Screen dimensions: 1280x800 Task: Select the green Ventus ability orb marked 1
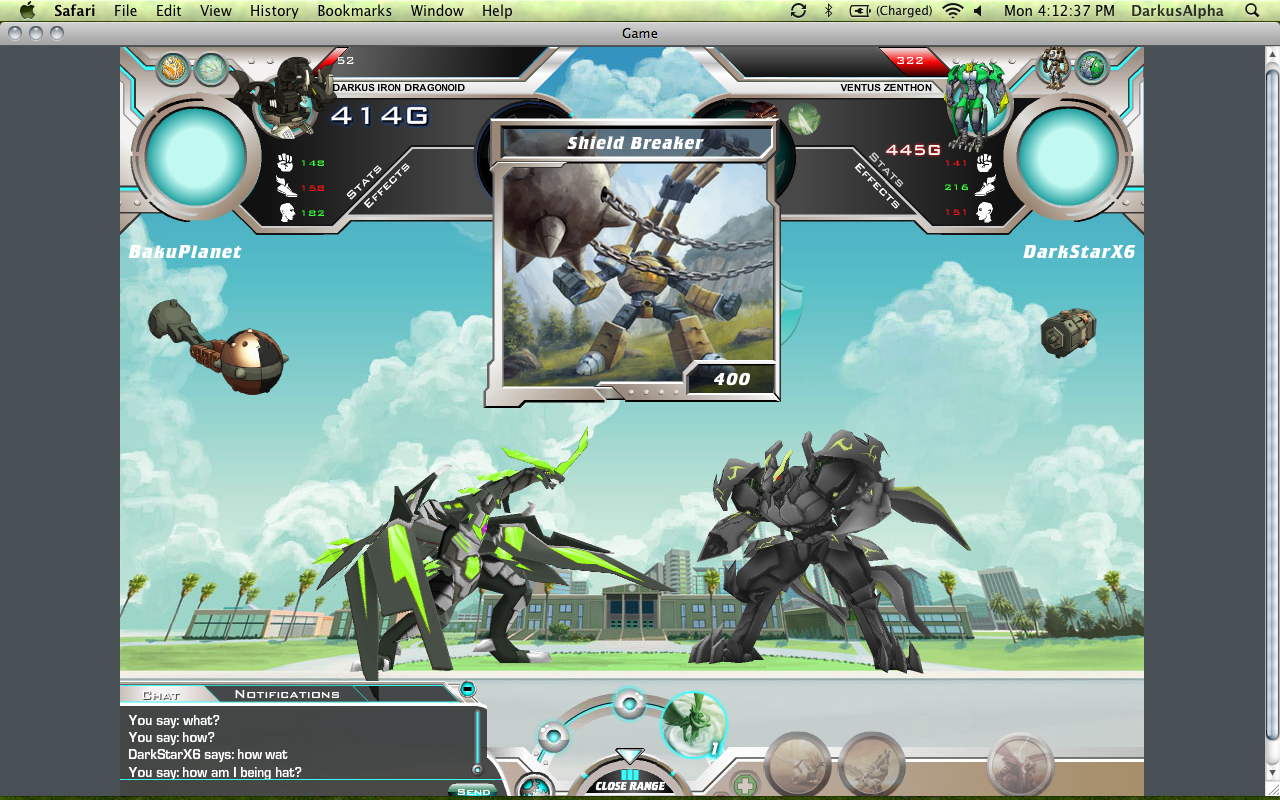click(693, 724)
